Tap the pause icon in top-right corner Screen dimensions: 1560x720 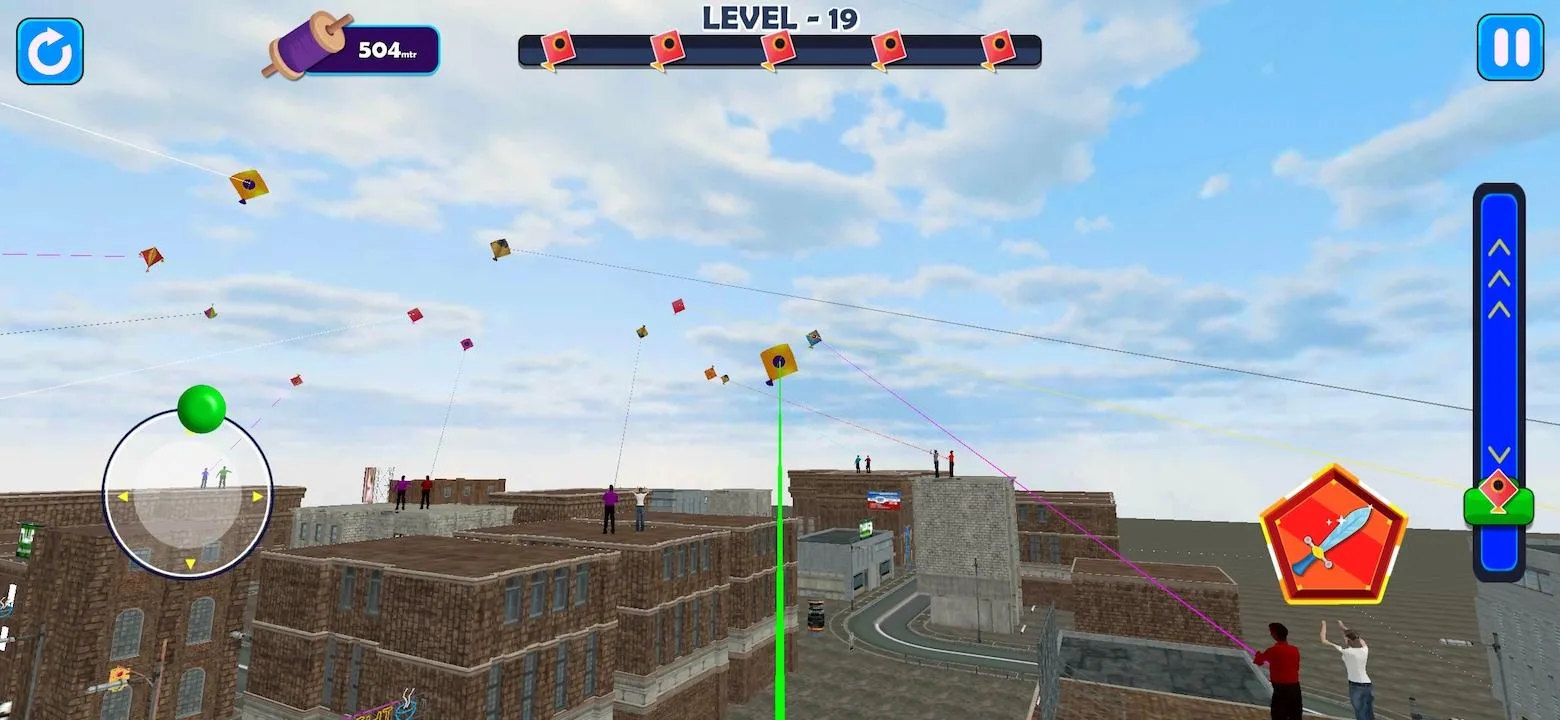pos(1511,47)
